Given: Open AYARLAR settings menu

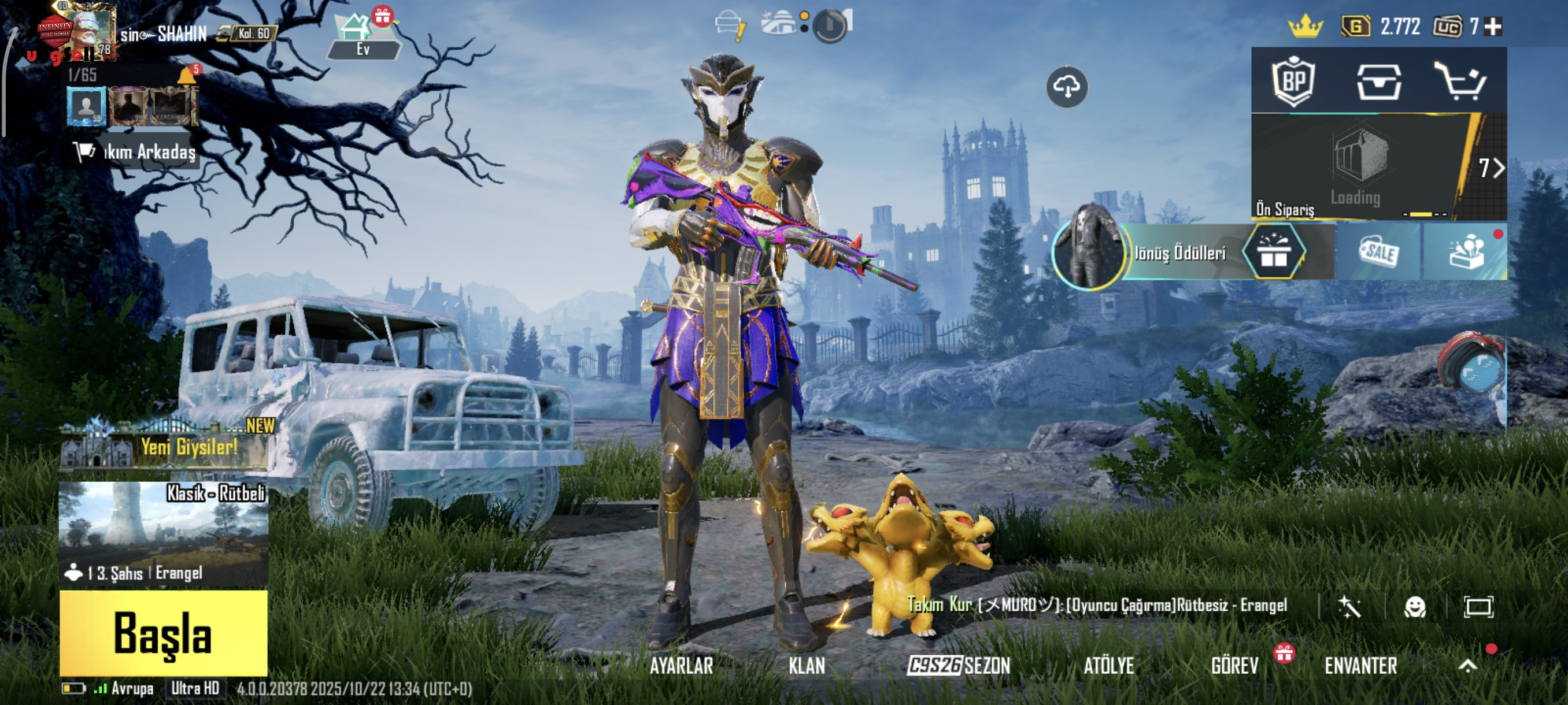Looking at the screenshot, I should 681,666.
